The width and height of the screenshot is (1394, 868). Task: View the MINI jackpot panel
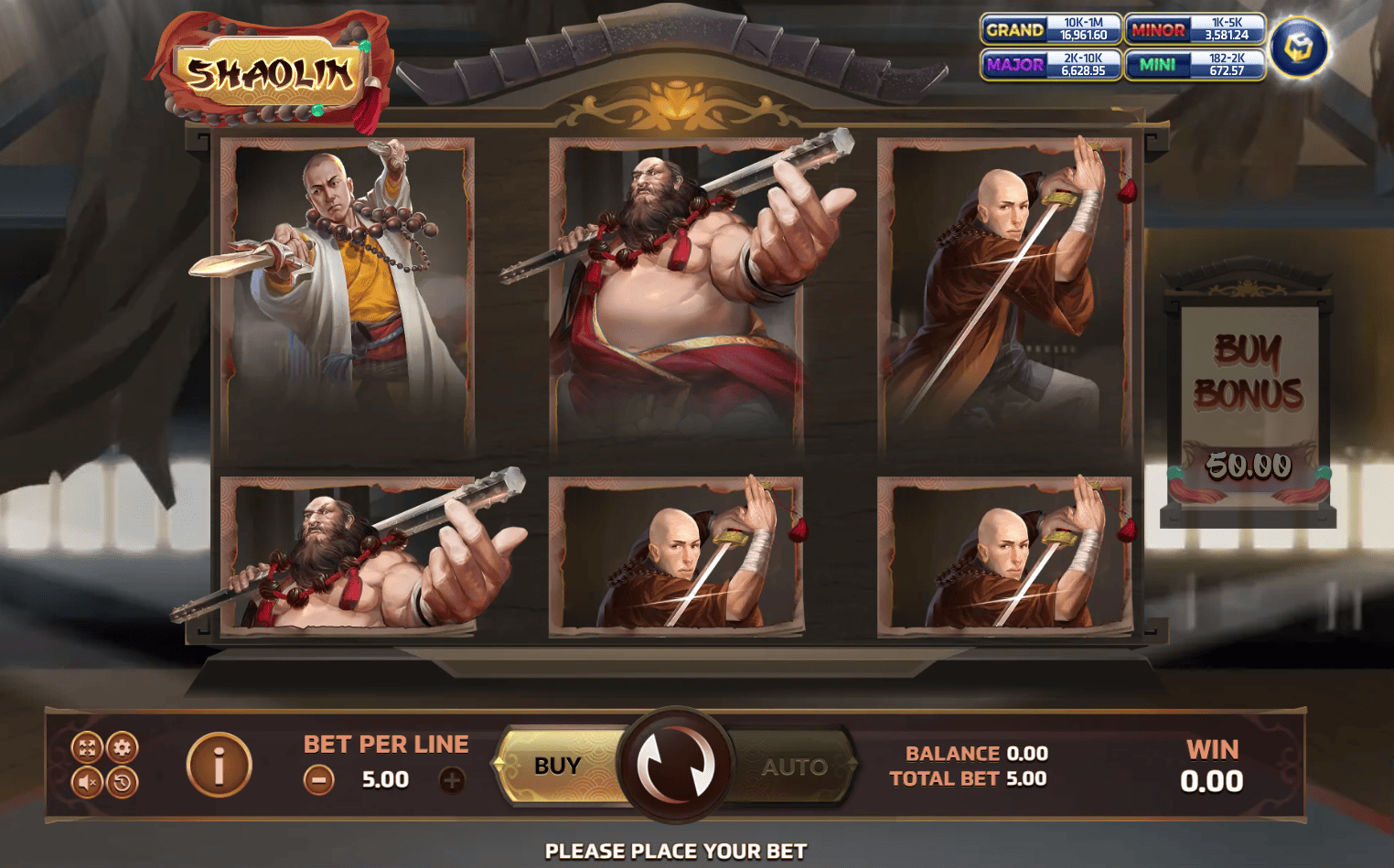1196,64
